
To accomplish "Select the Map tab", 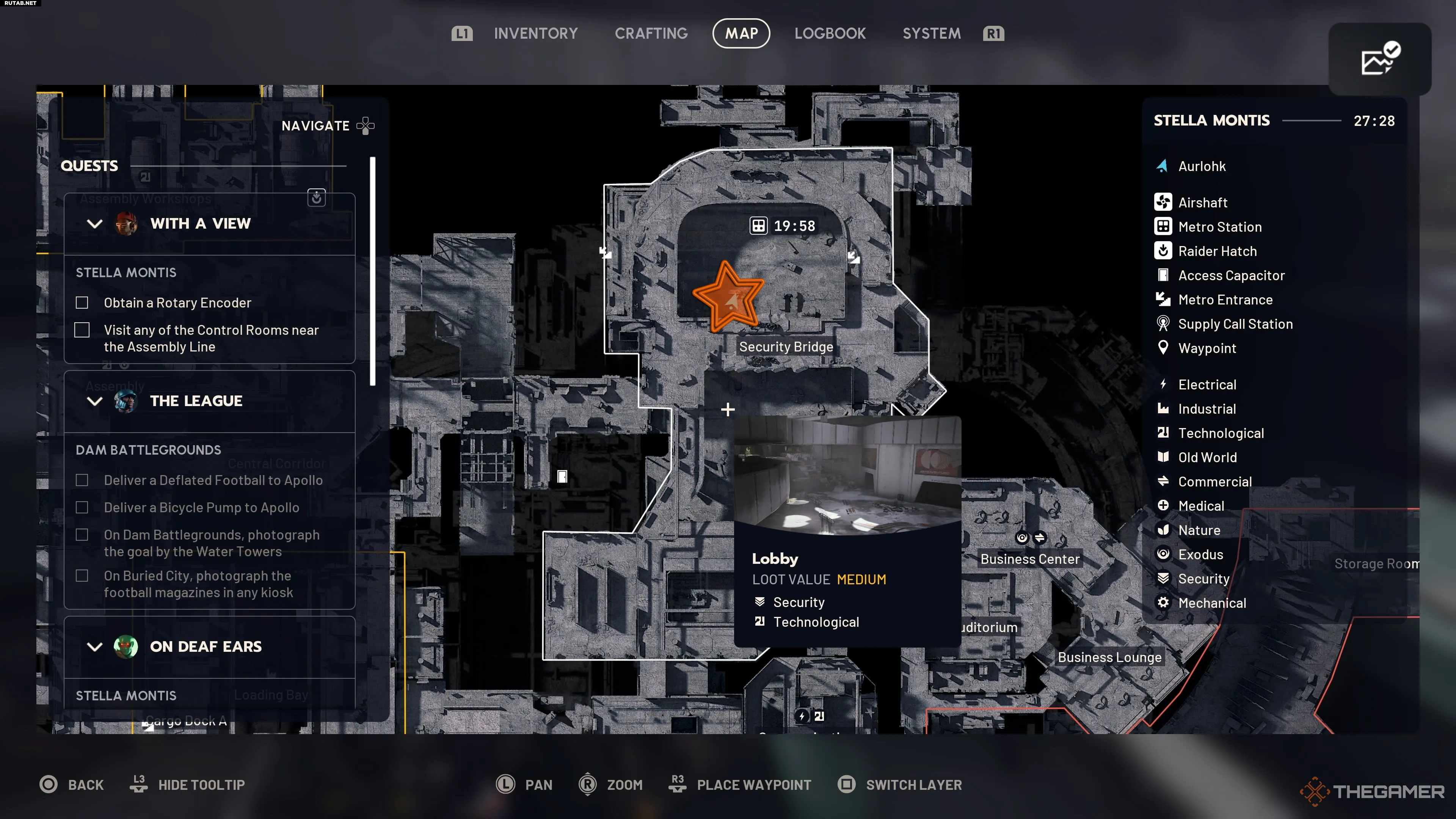I will coord(741,33).
